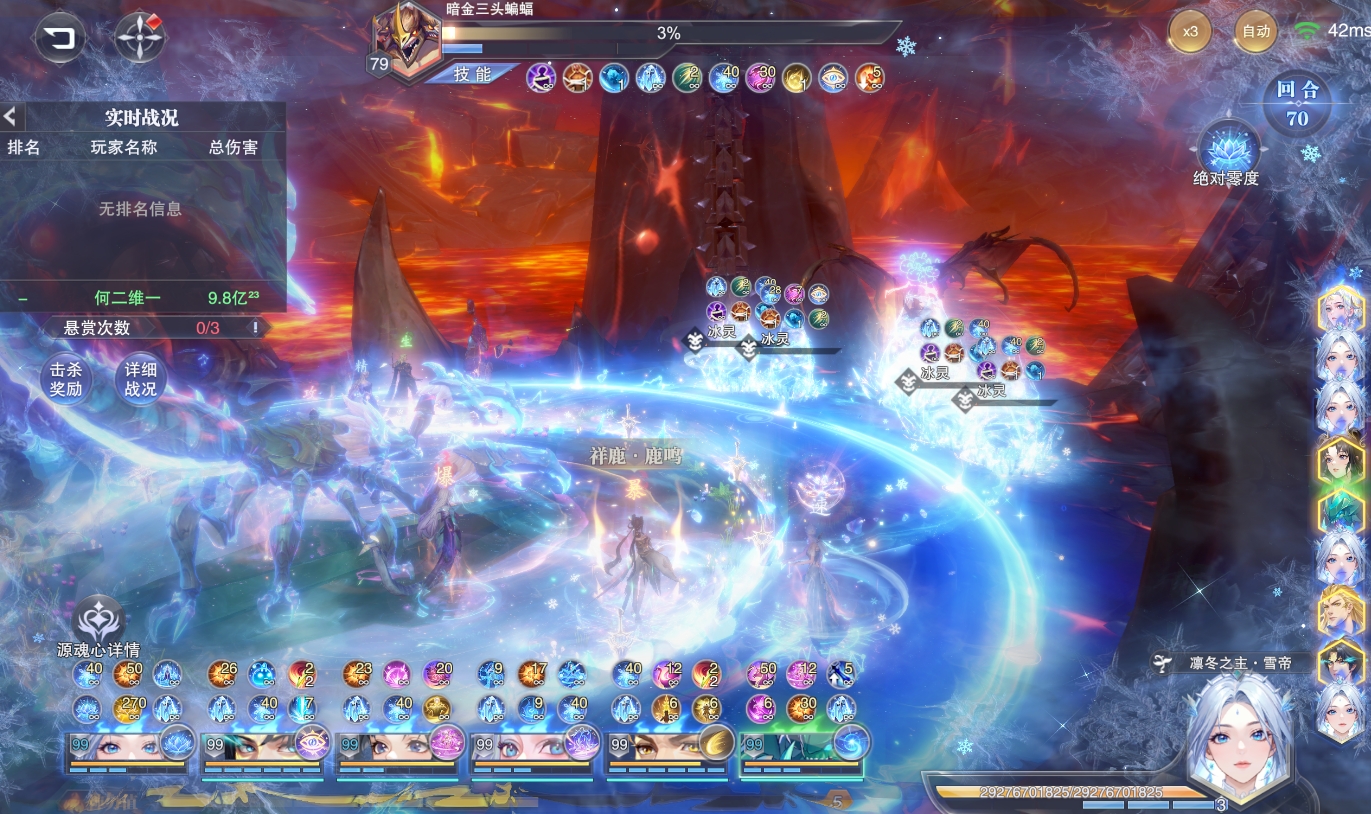Tap the golden wing ultimate skill orb
Viewport: 1371px width, 814px height.
click(x=717, y=743)
